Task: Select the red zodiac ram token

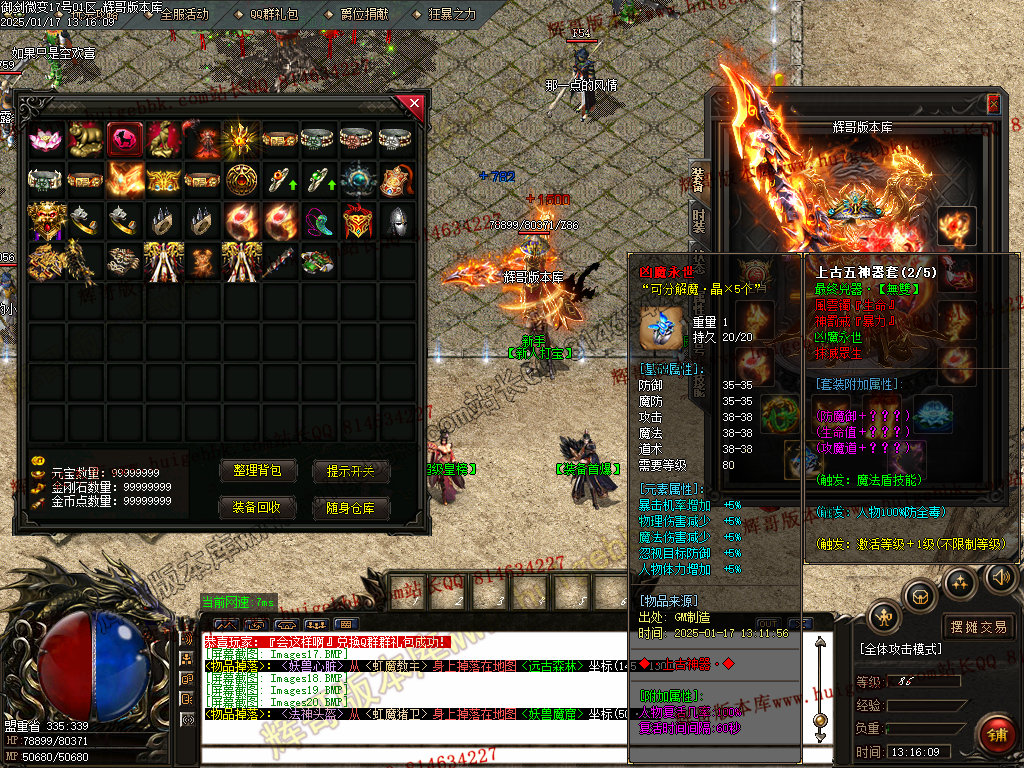Action: (x=125, y=139)
